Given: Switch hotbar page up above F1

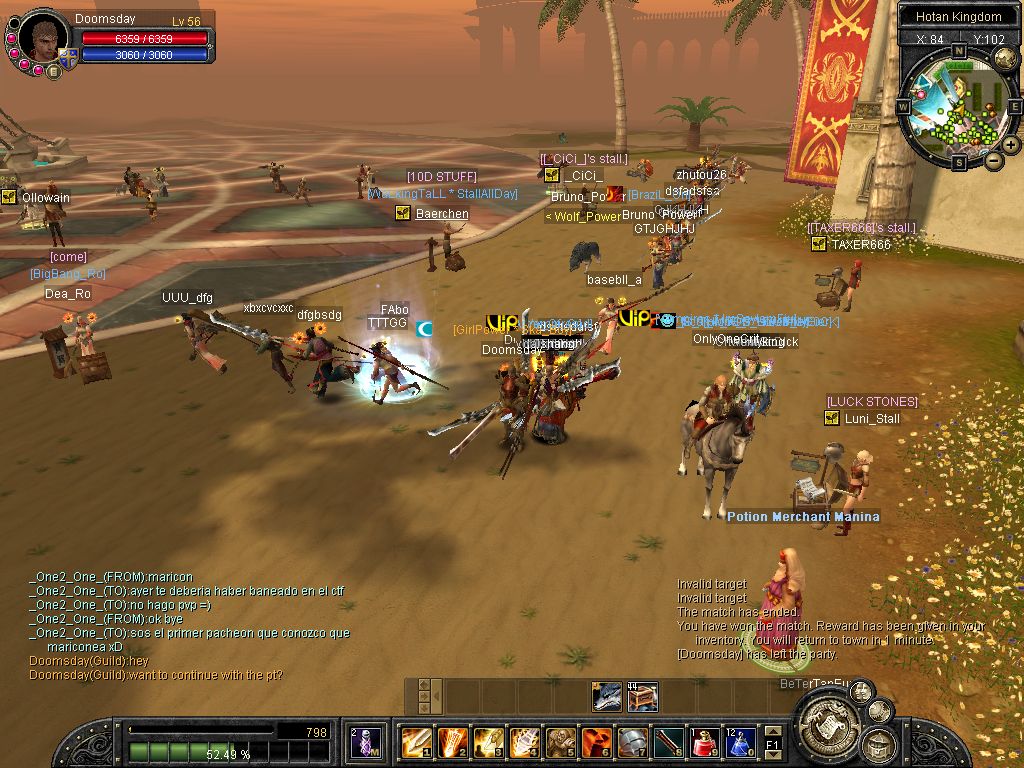Looking at the screenshot, I should click(x=774, y=731).
